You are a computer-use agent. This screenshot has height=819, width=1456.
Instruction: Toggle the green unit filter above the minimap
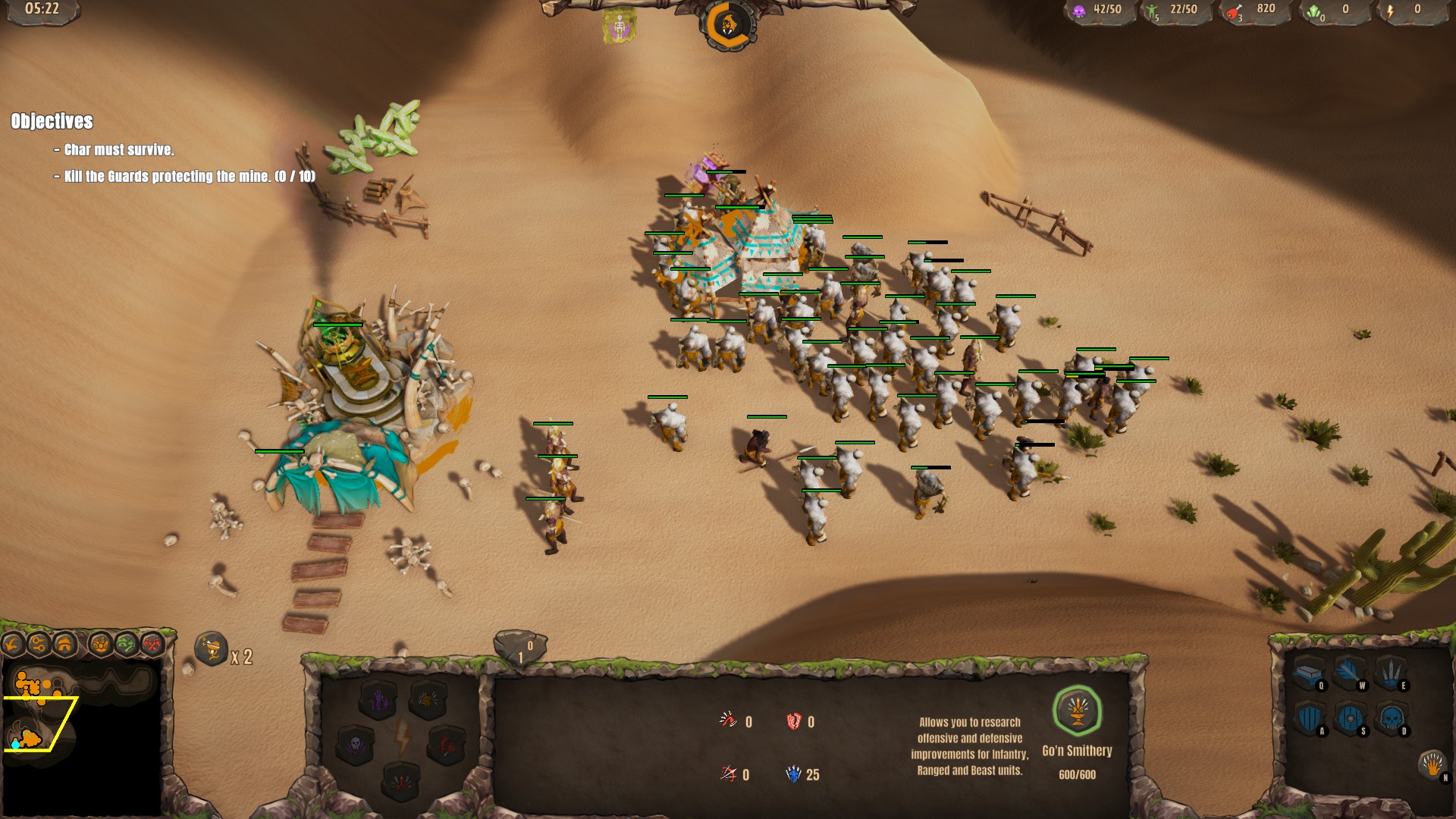pos(126,643)
